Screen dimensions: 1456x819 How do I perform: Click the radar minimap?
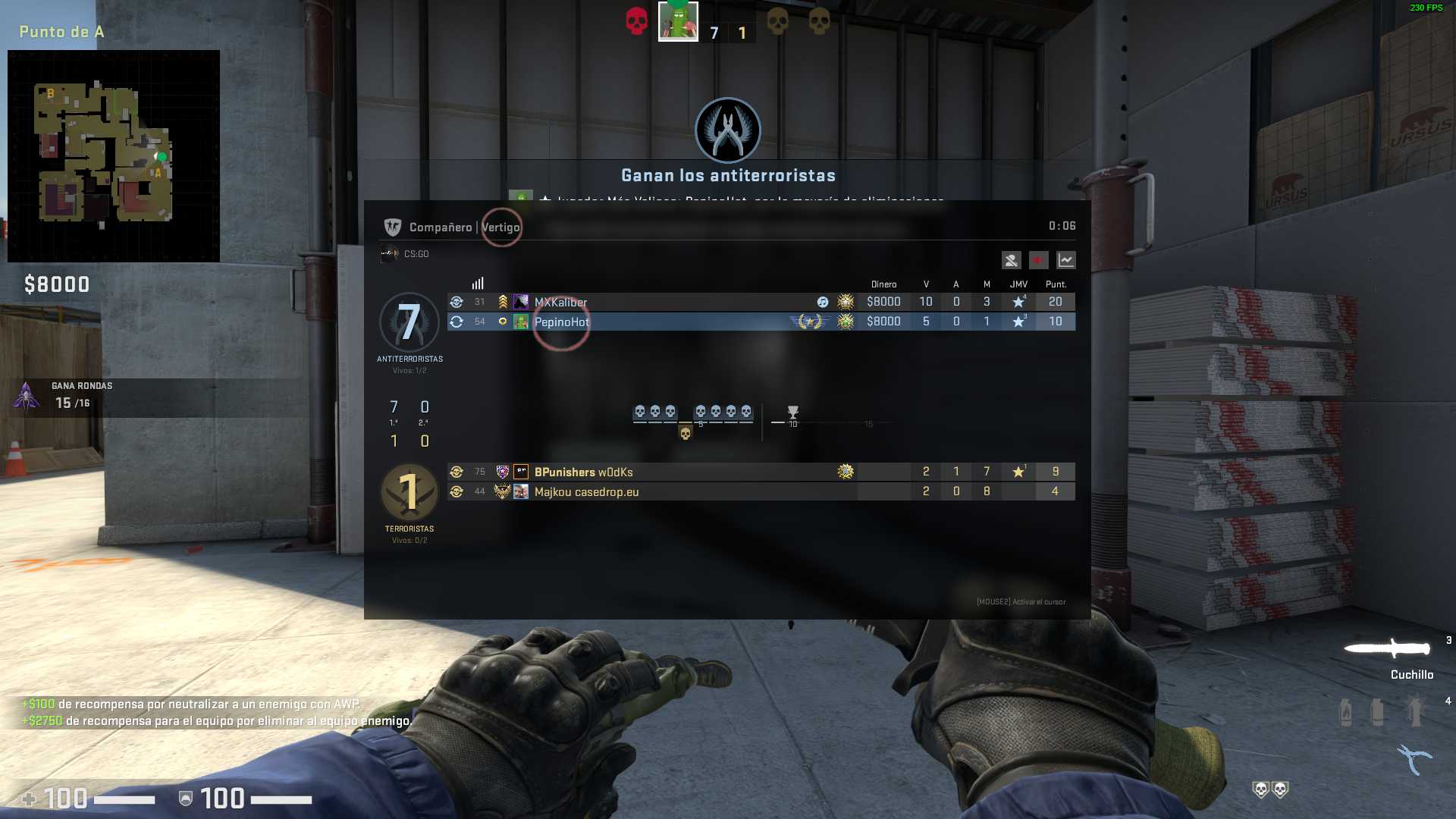tap(114, 156)
